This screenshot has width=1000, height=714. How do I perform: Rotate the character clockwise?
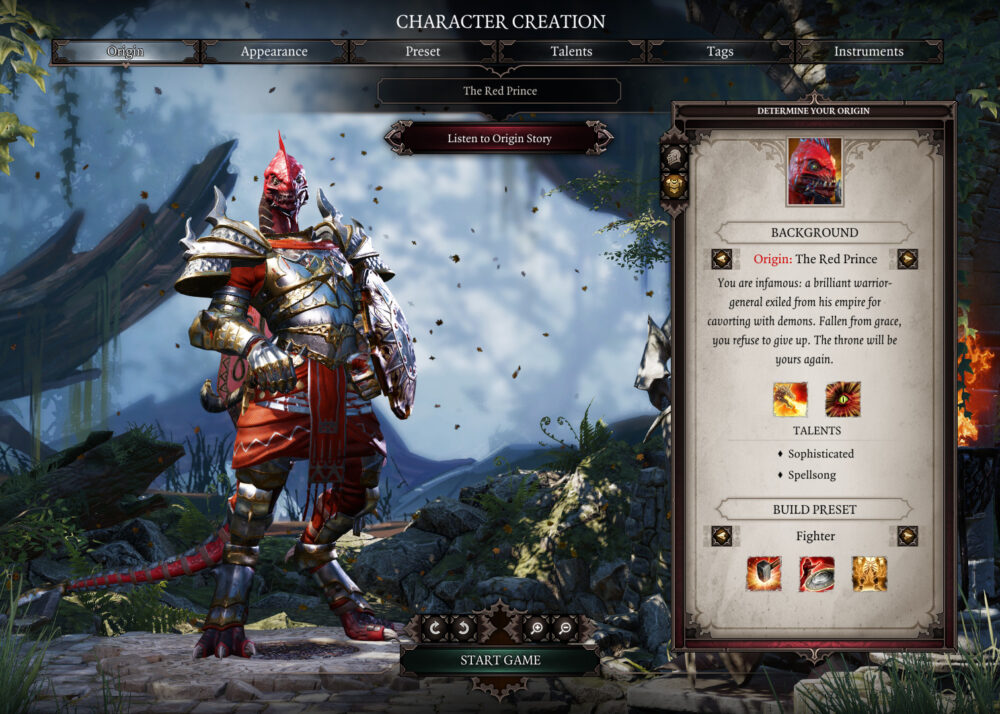(437, 628)
